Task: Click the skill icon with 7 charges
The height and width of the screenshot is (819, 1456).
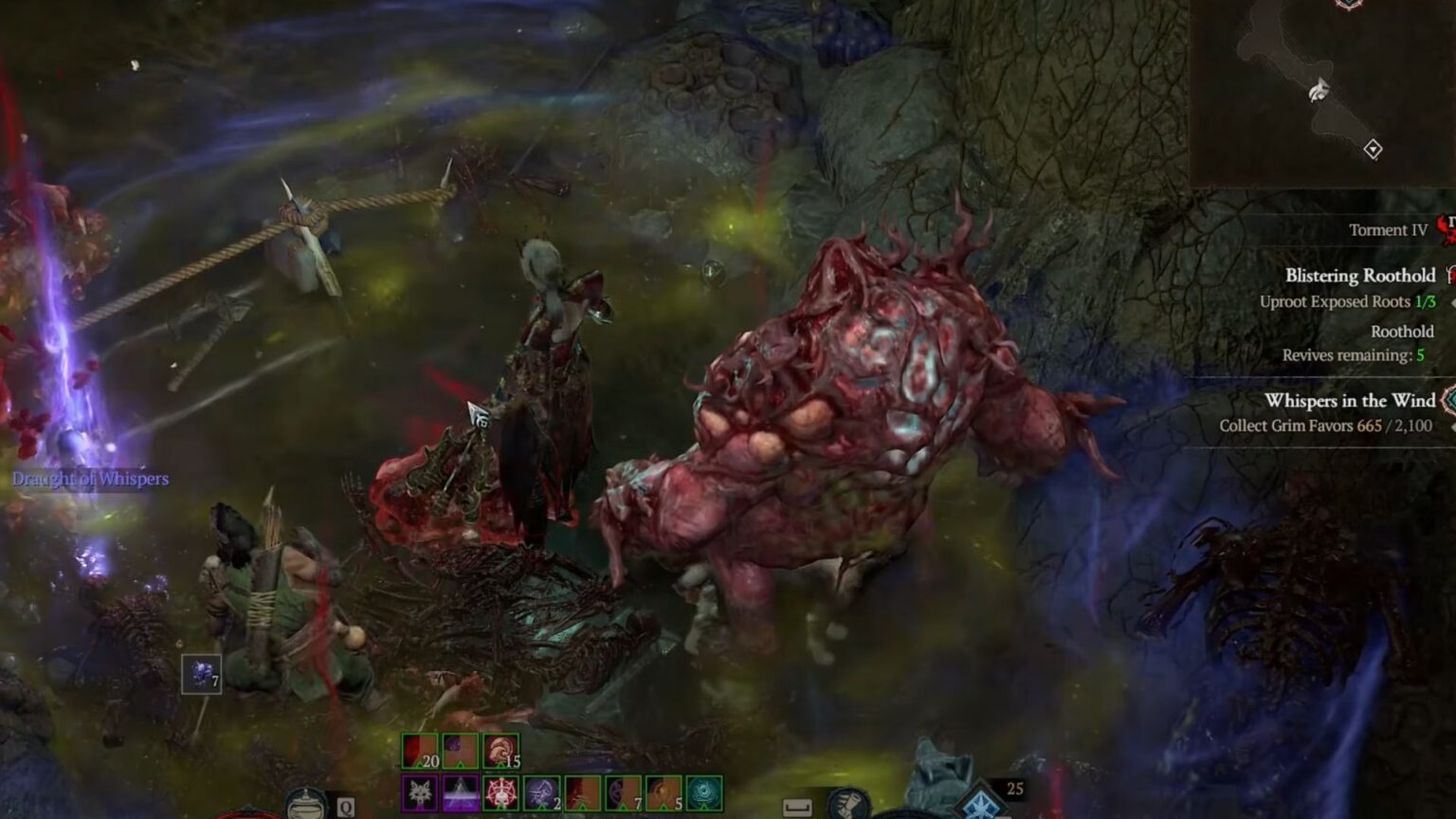Action: 622,792
